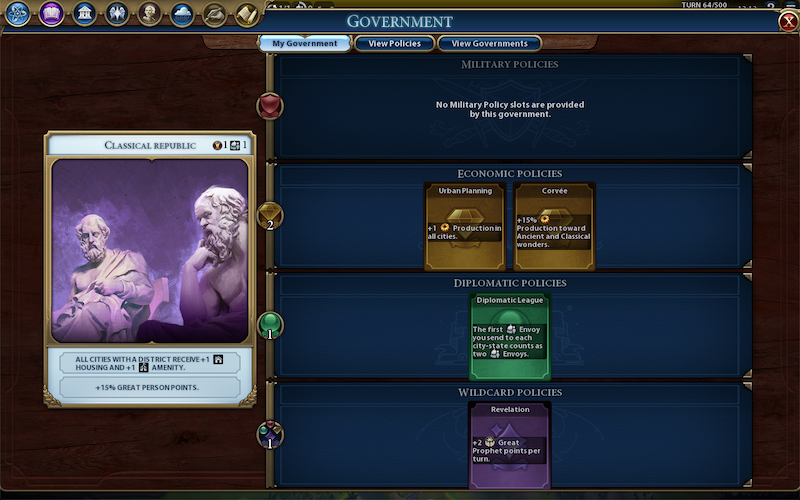Click the government building icon

(84, 14)
